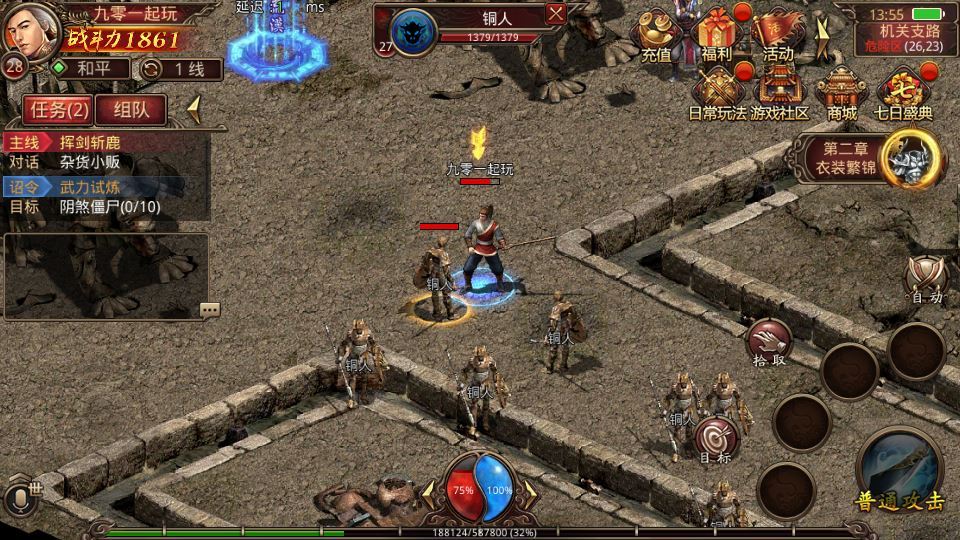
Task: Change the 和平 peace attack mode
Action: click(91, 69)
